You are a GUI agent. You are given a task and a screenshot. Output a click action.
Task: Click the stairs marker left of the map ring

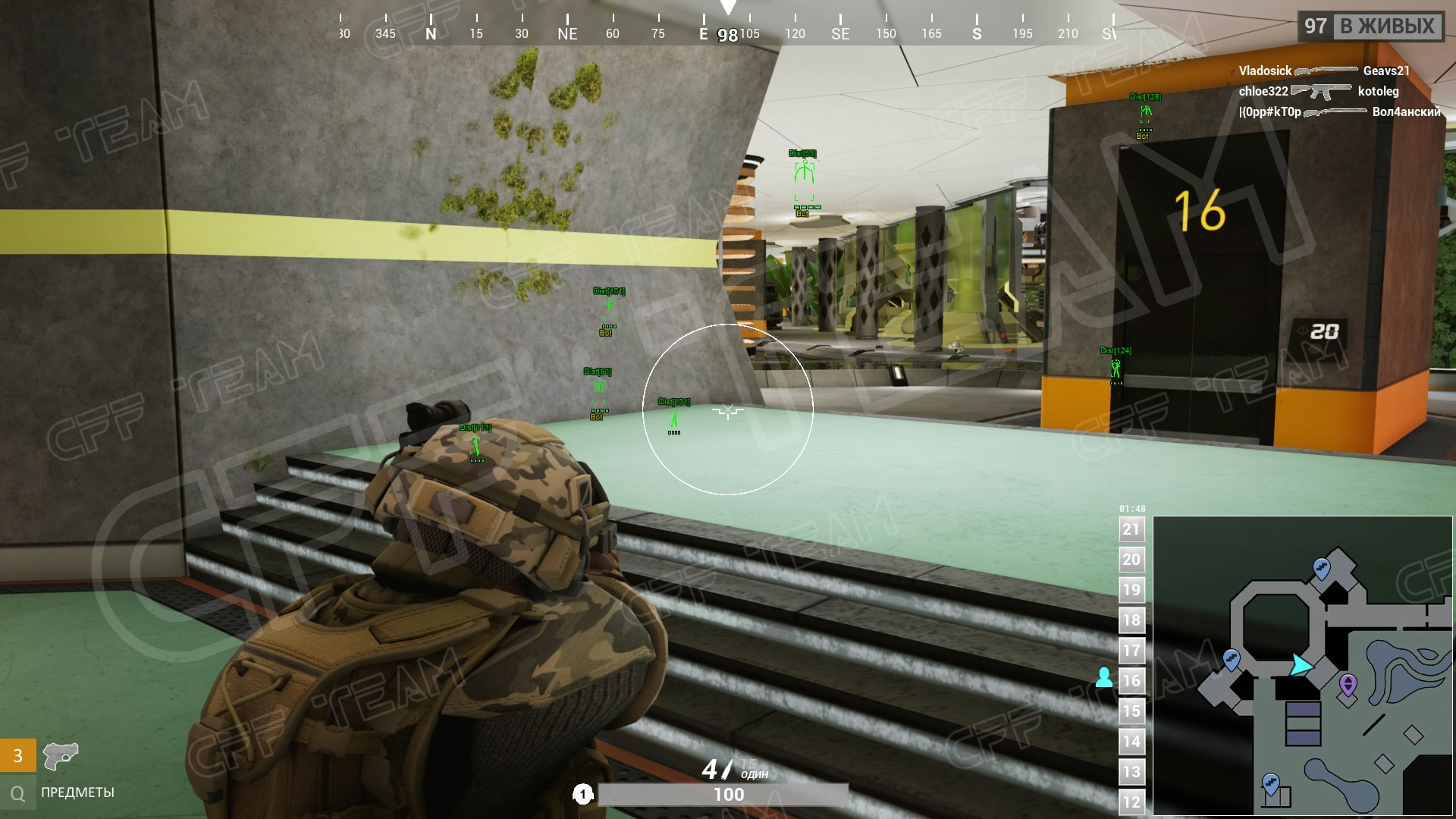1232,659
